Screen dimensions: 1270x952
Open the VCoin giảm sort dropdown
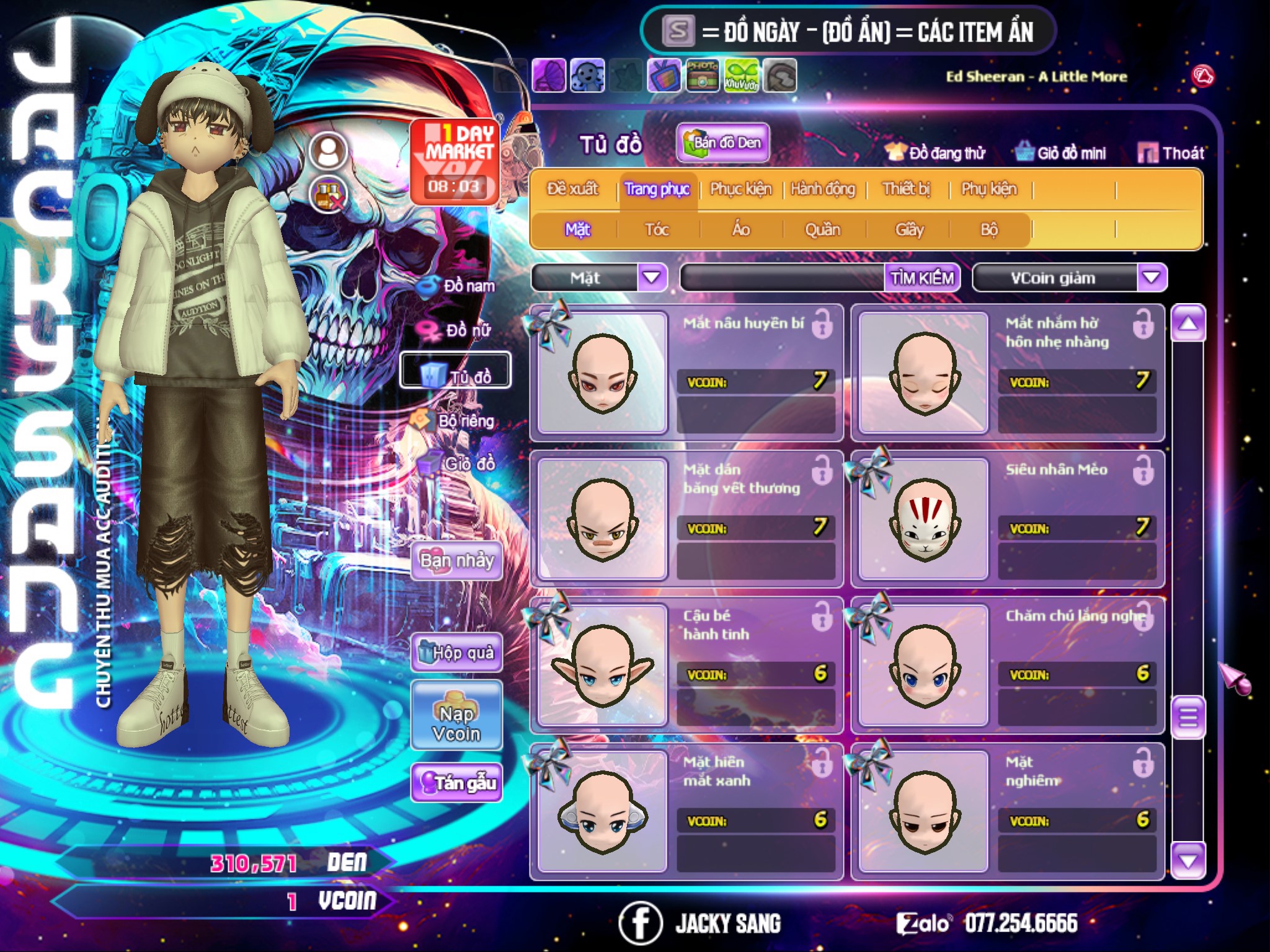[x=1152, y=278]
